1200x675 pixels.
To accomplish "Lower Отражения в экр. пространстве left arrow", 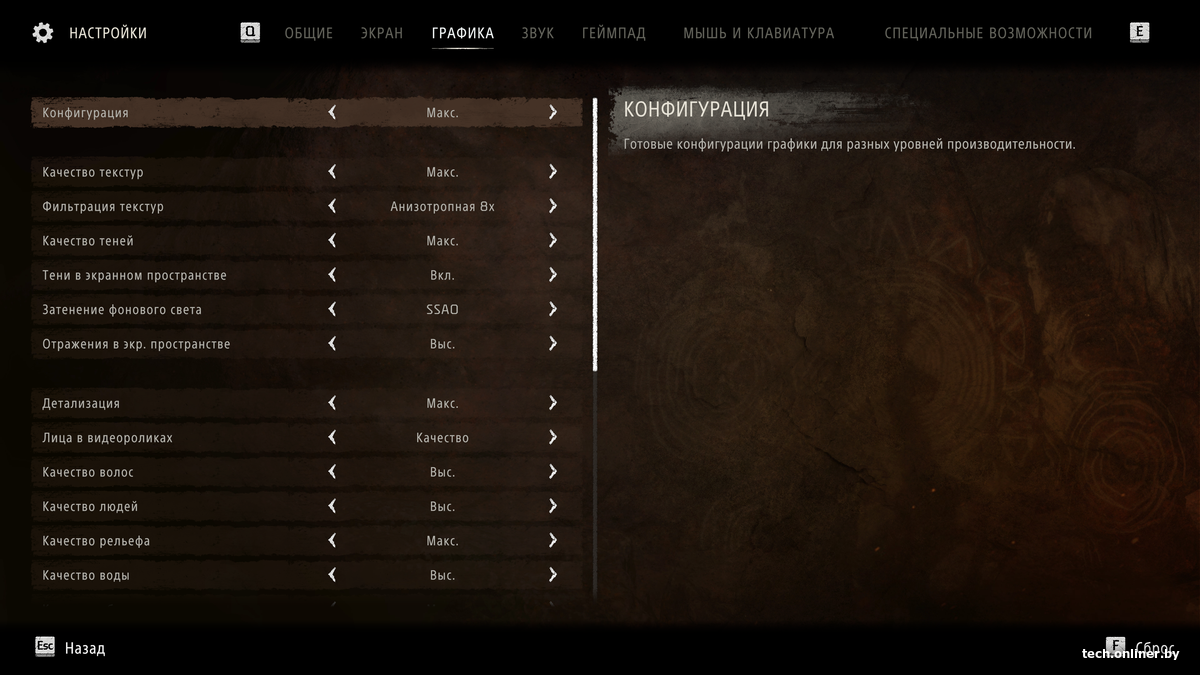I will [x=332, y=344].
